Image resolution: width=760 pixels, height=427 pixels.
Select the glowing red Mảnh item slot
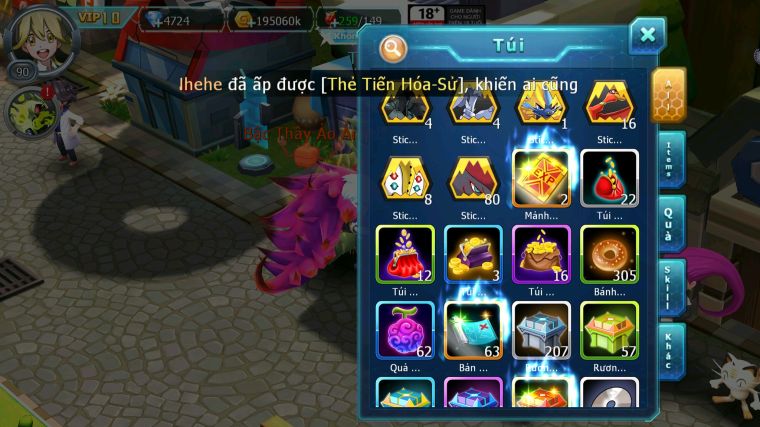point(540,178)
